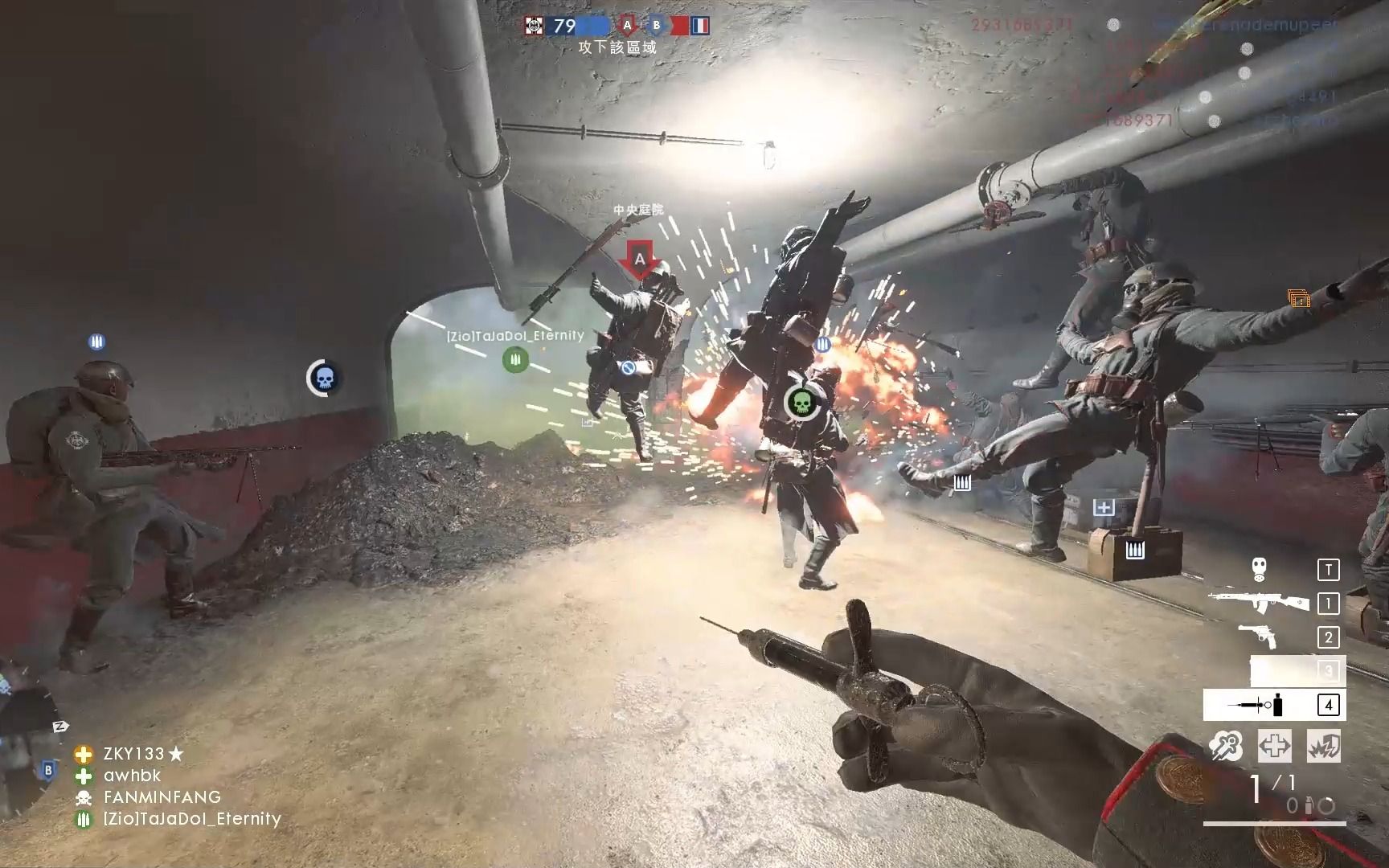Click the medical cross perk icon

[1274, 746]
